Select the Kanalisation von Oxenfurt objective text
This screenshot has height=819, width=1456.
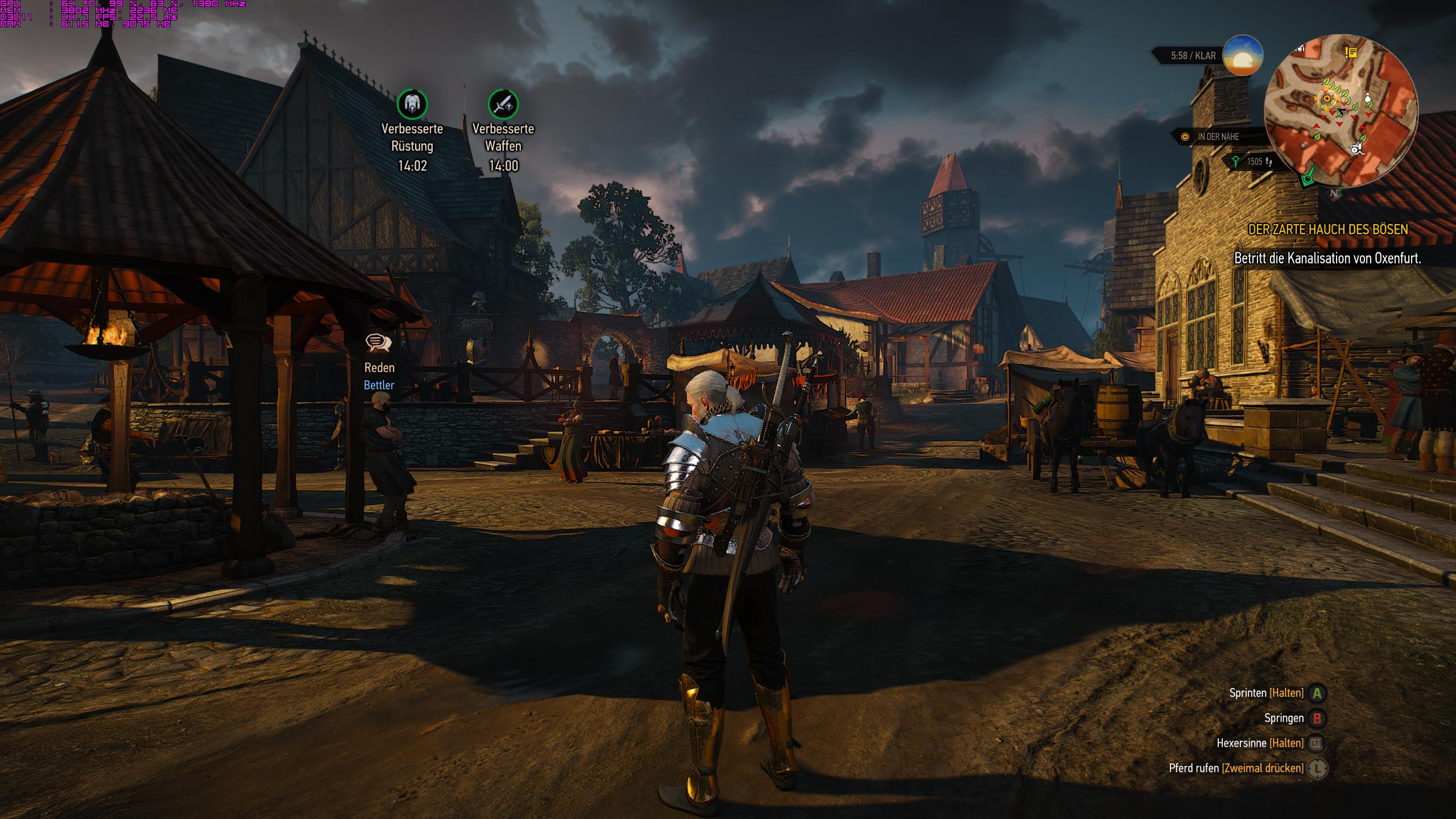pos(1327,258)
